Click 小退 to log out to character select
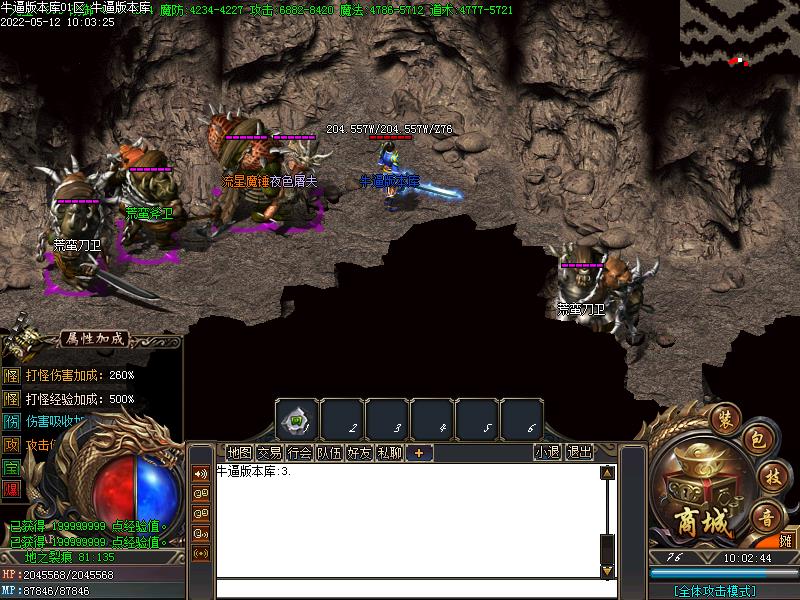800x600 pixels. pos(547,452)
